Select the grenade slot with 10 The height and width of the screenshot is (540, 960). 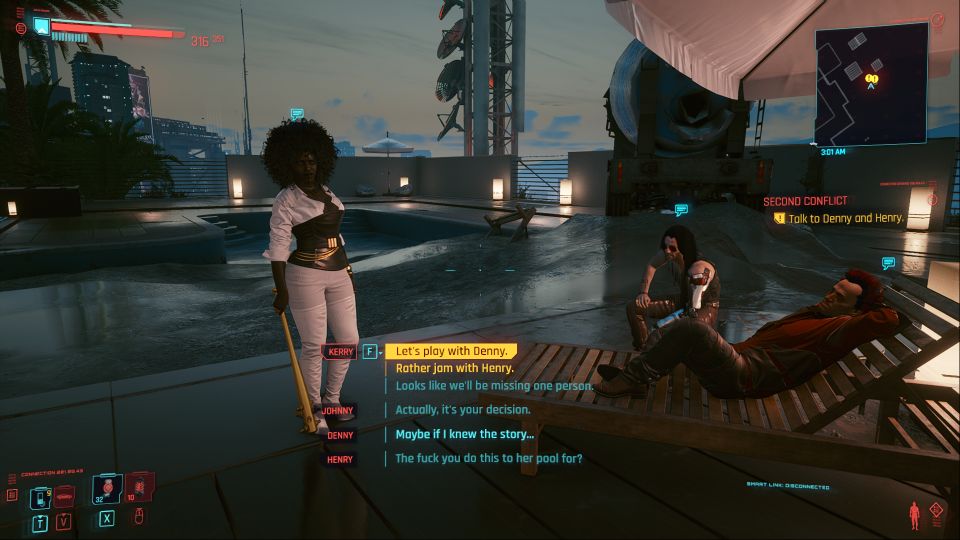[140, 490]
